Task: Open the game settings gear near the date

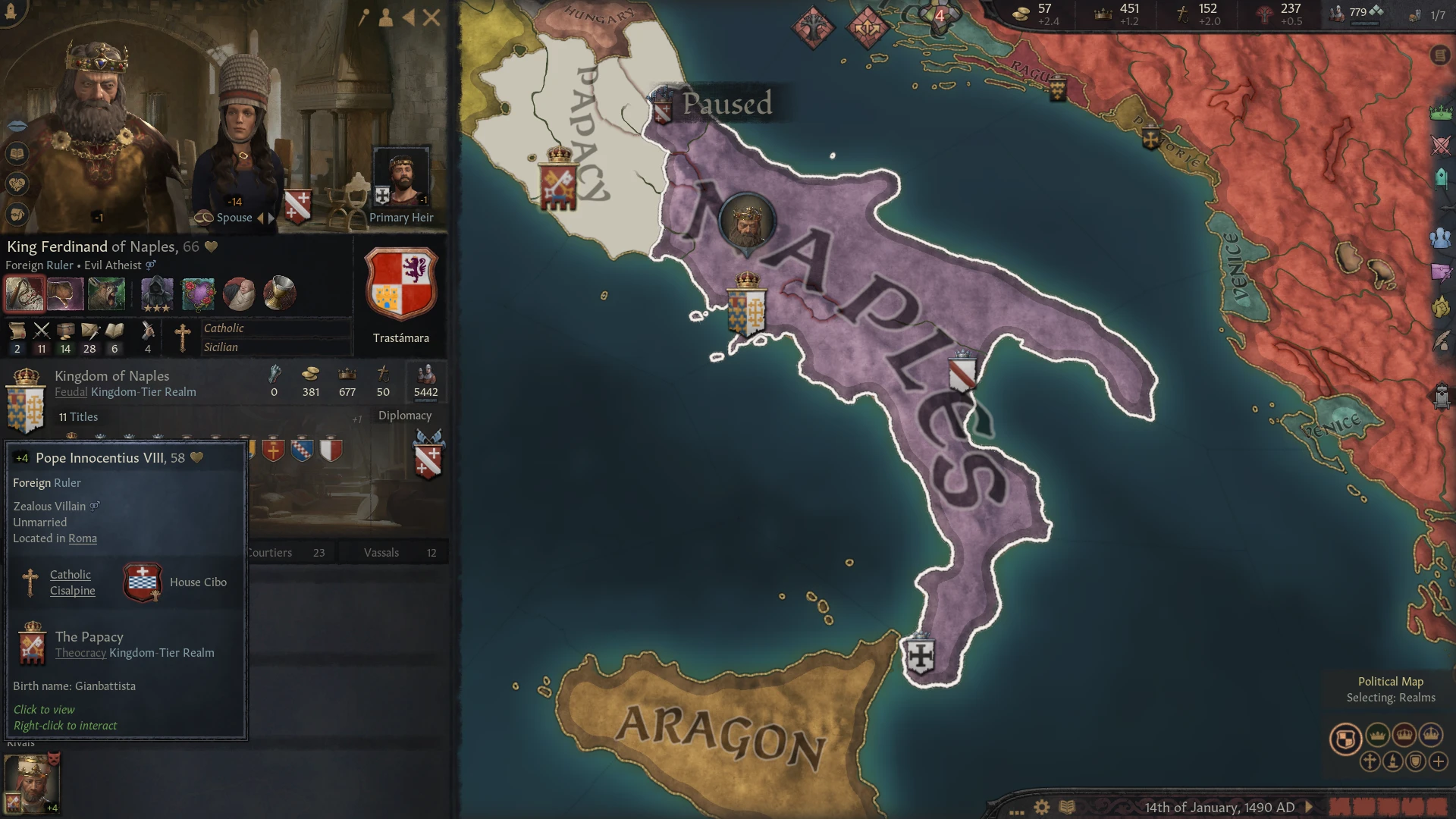Action: click(x=1042, y=807)
